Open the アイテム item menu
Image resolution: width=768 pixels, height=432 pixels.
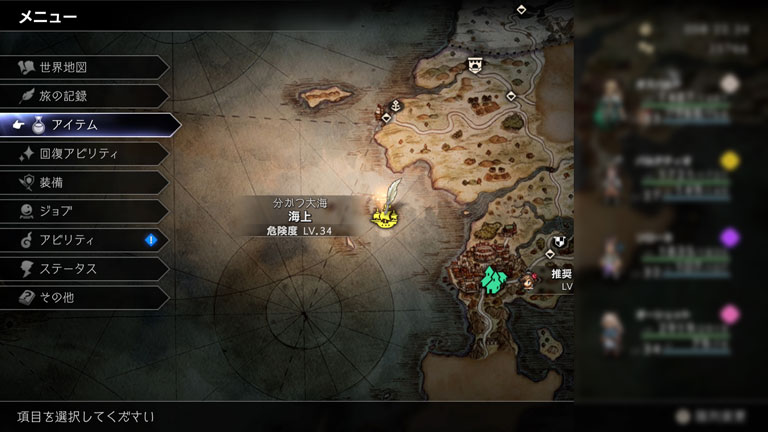[90, 125]
